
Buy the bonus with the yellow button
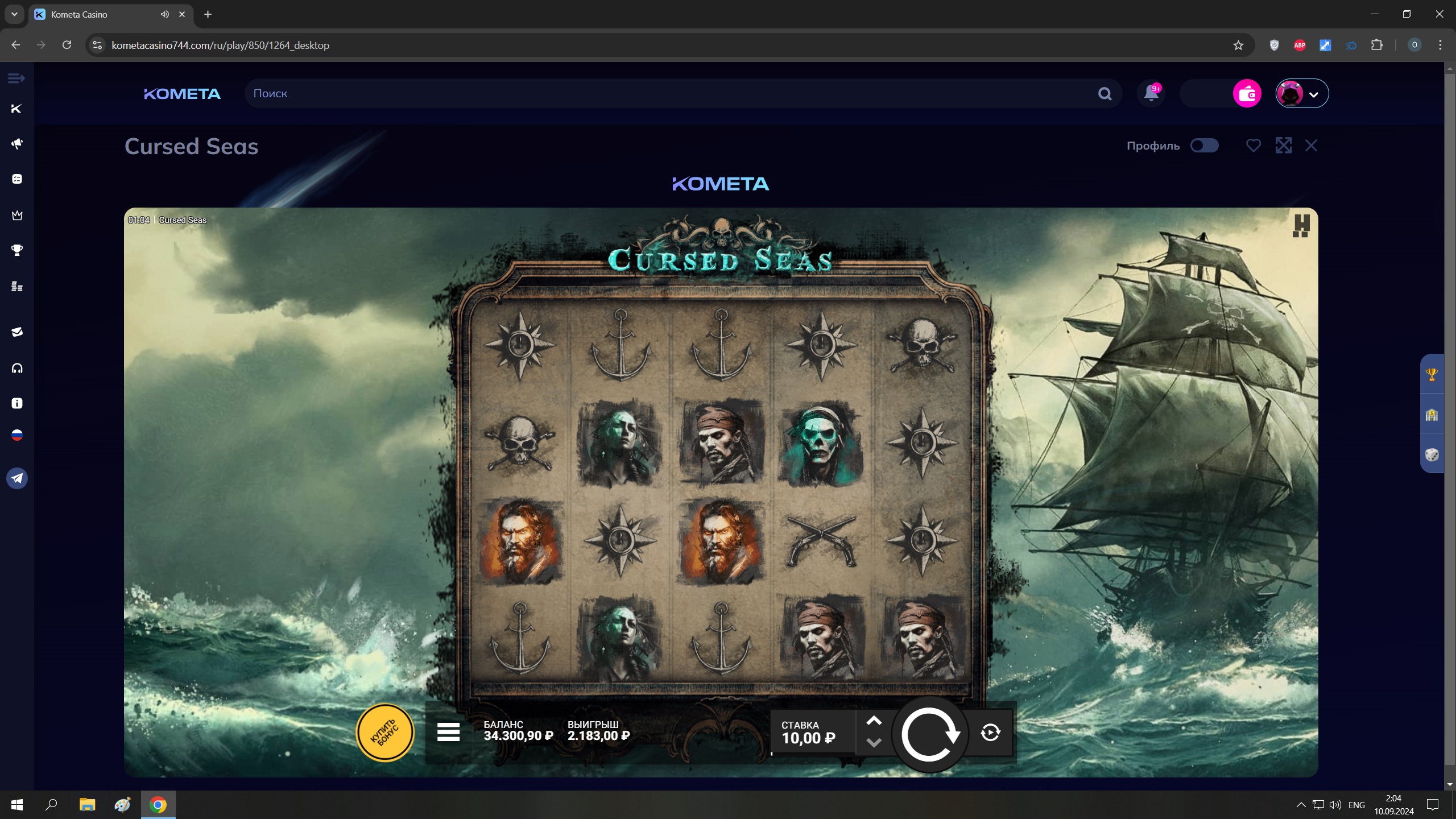pyautogui.click(x=385, y=733)
